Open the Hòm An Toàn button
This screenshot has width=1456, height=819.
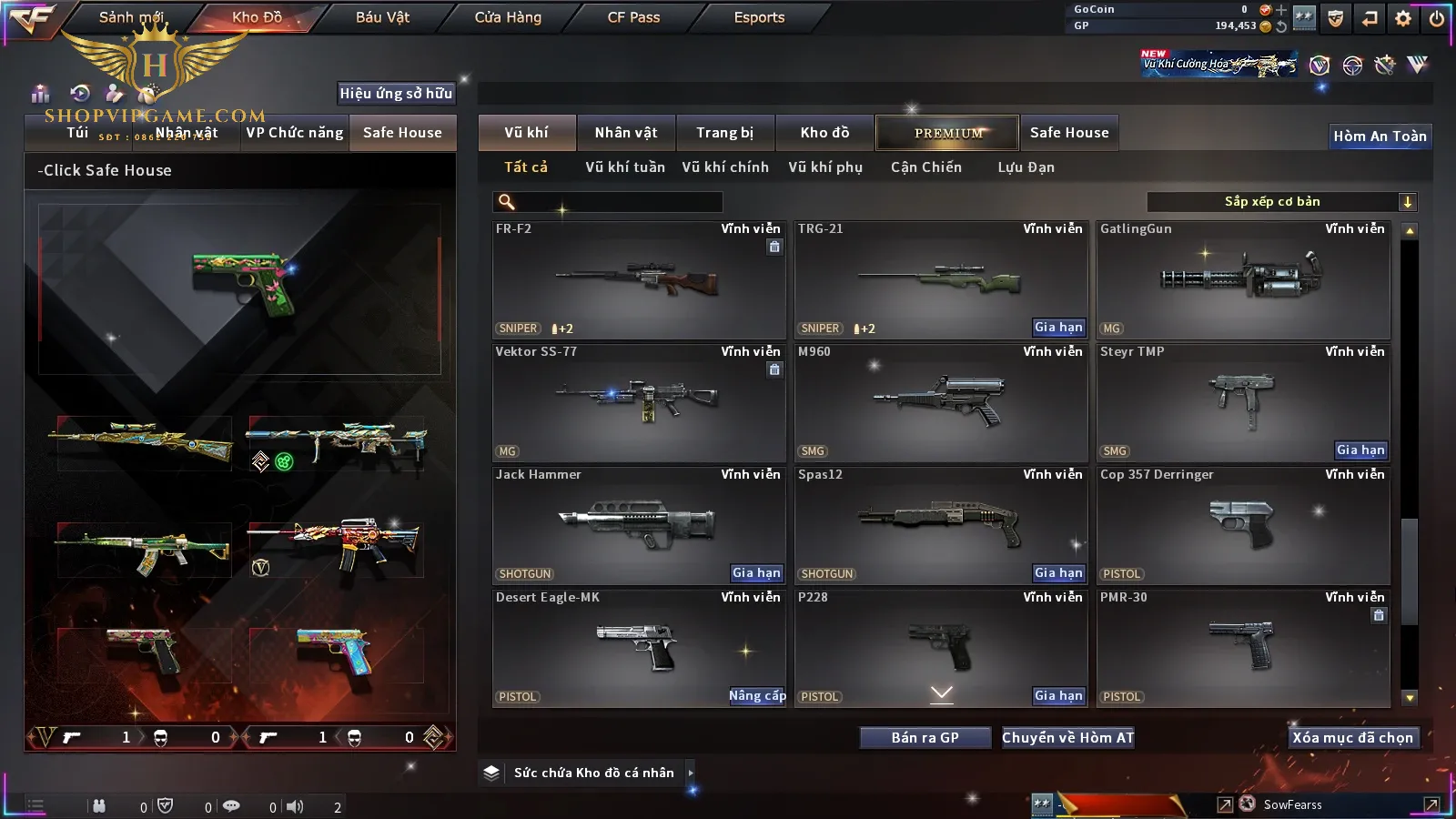coord(1380,136)
